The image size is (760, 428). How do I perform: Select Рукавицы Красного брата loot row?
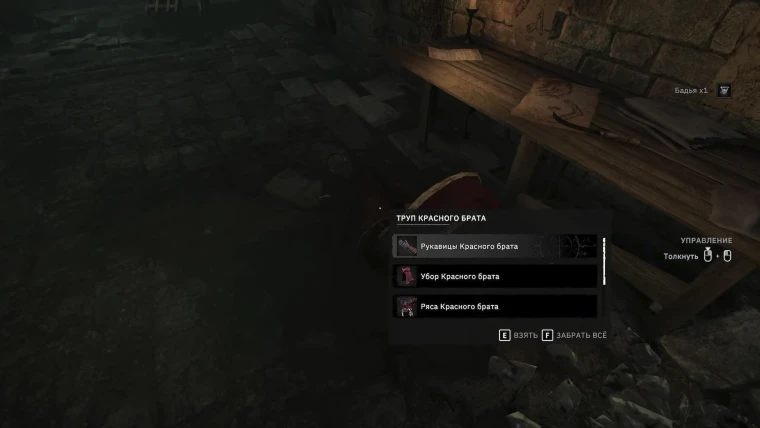(x=495, y=246)
